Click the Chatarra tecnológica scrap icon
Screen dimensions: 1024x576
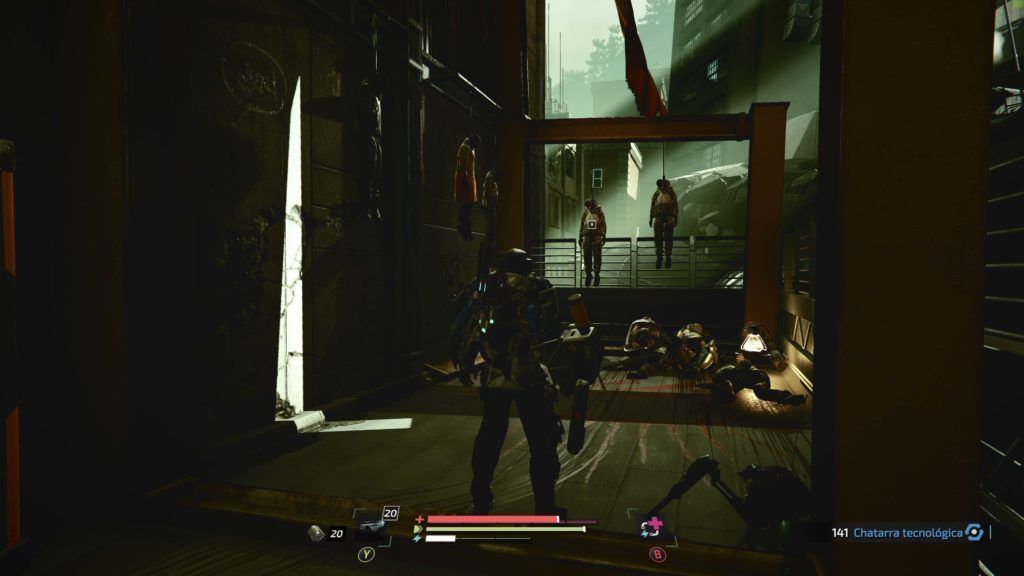pyautogui.click(x=974, y=532)
